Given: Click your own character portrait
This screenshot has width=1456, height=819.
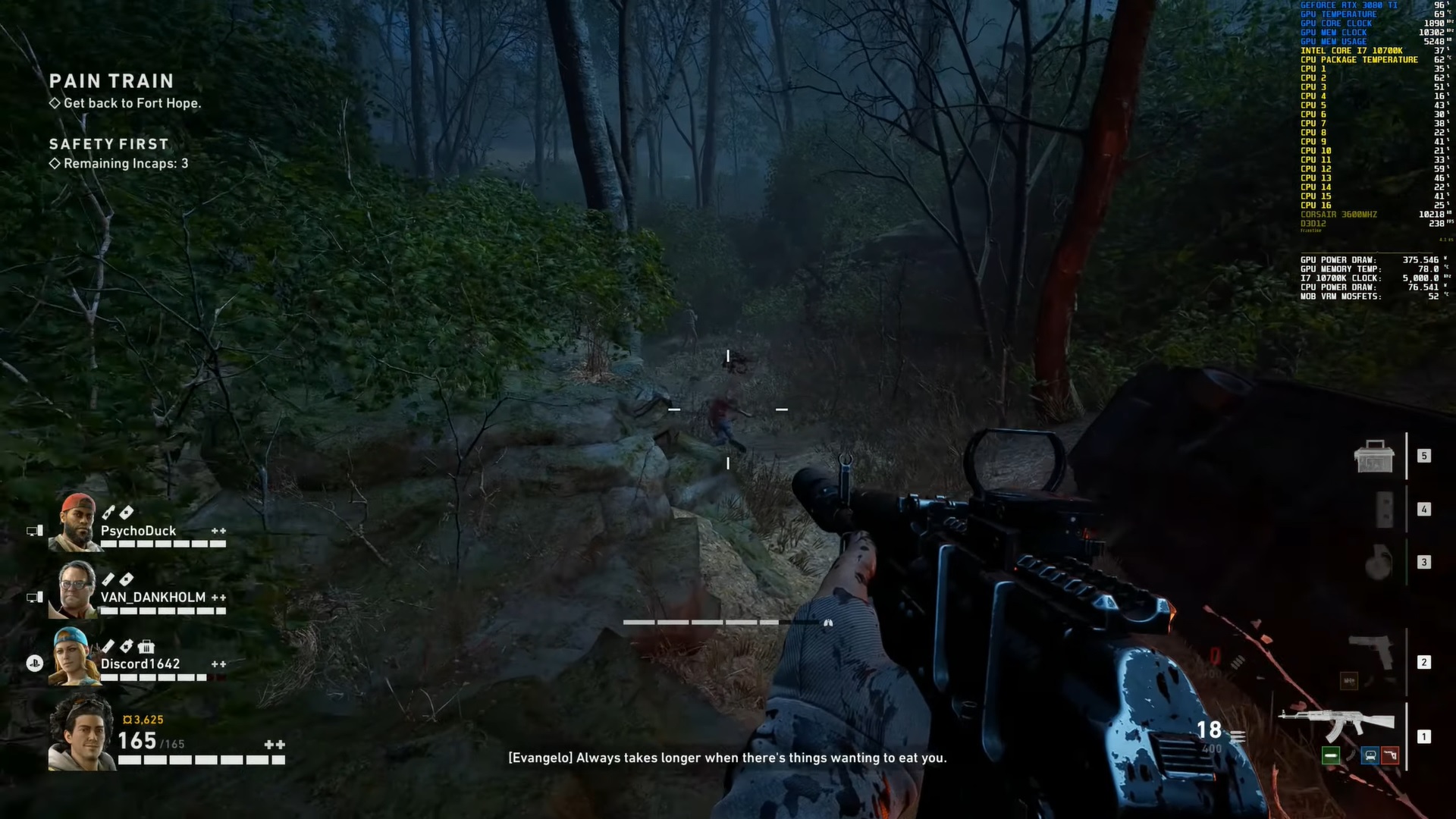Looking at the screenshot, I should 81,733.
